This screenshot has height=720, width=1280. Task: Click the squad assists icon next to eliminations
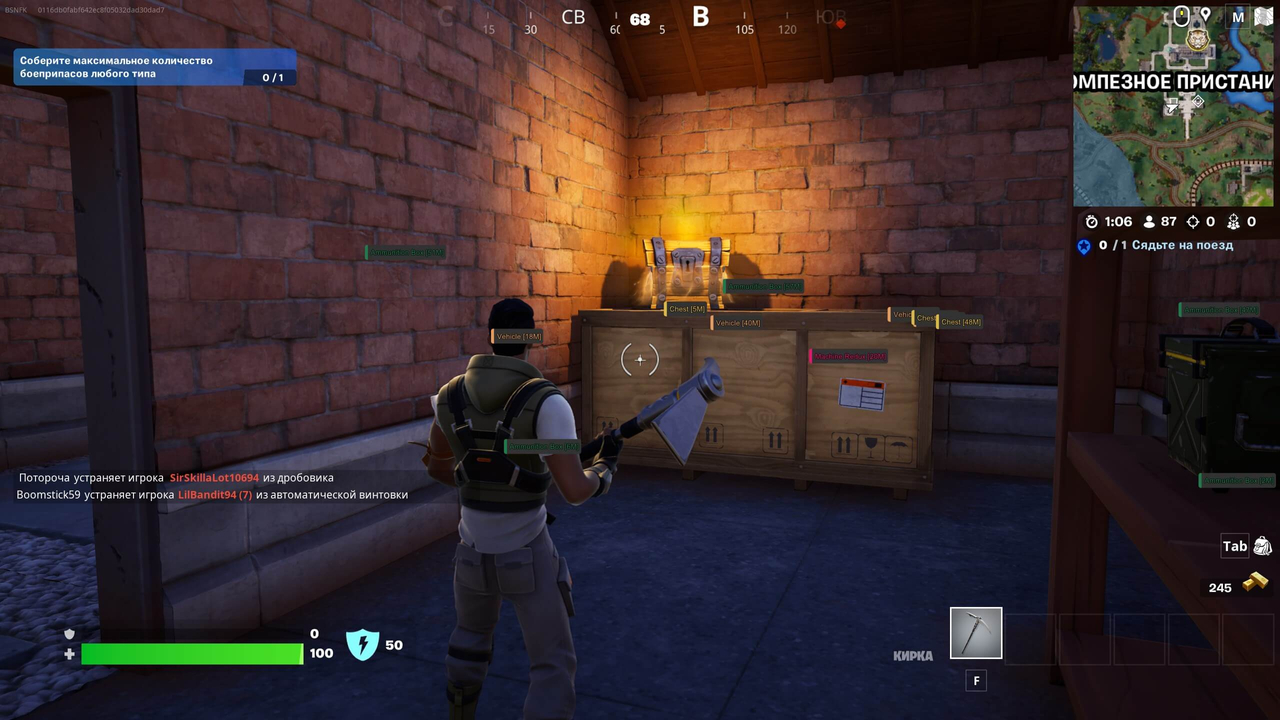point(1234,222)
